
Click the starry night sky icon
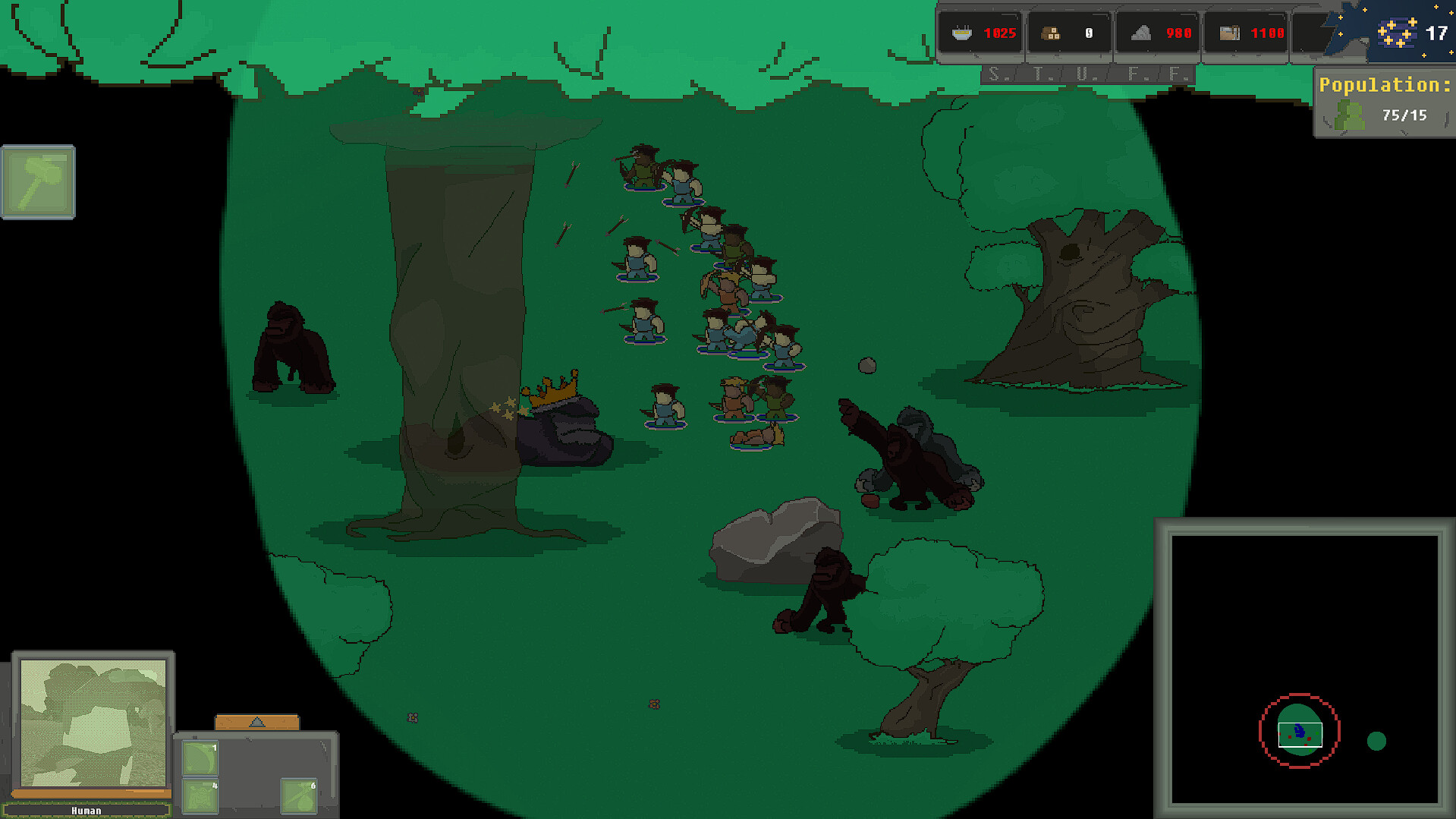1398,32
